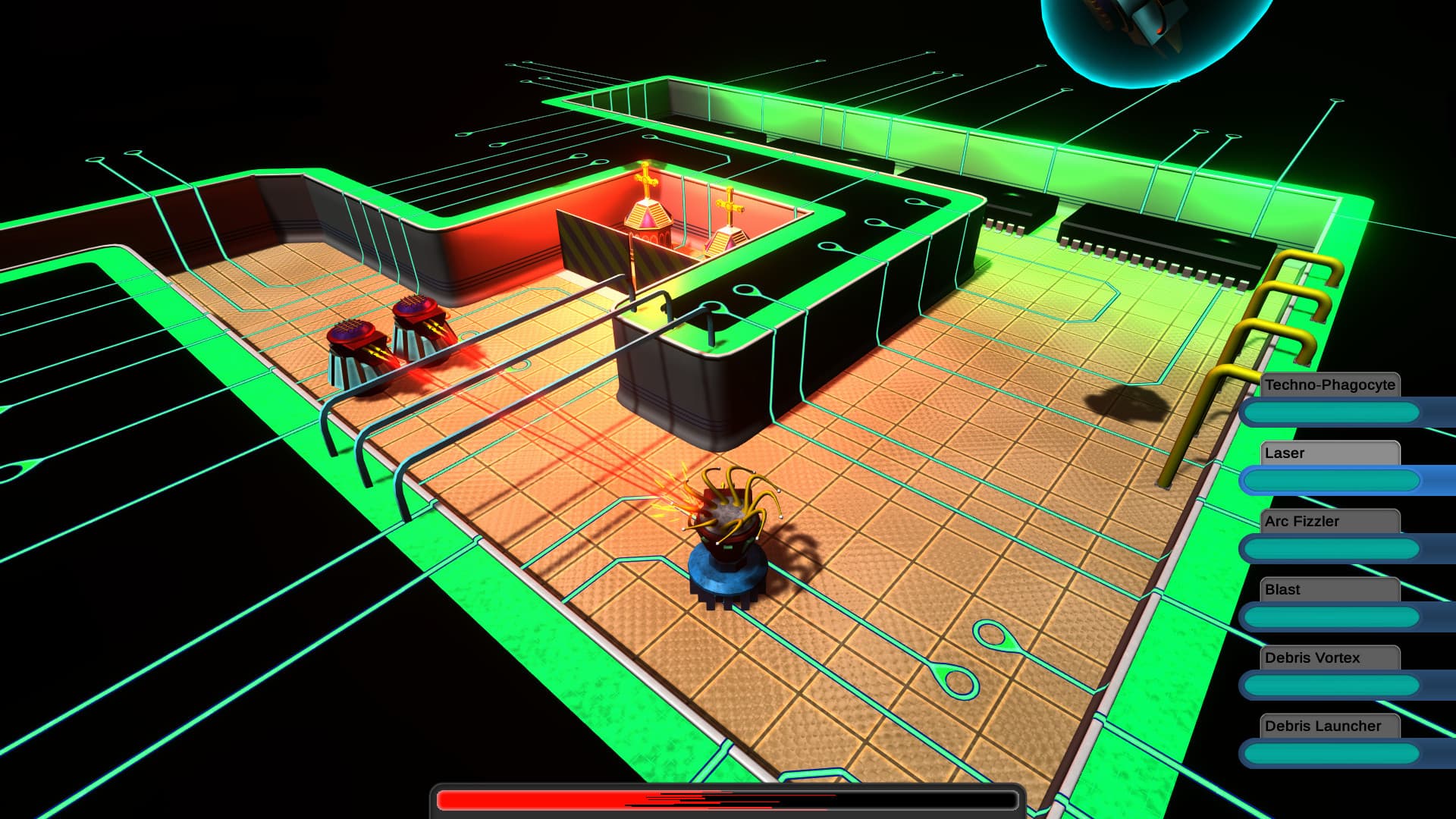Click the Laser charge bar
Image resolution: width=1456 pixels, height=819 pixels.
1331,480
